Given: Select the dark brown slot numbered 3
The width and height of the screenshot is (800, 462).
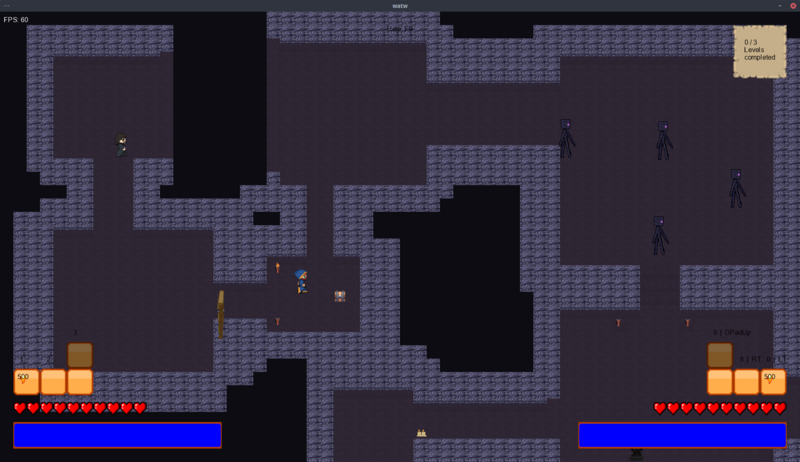Looking at the screenshot, I should coord(80,355).
